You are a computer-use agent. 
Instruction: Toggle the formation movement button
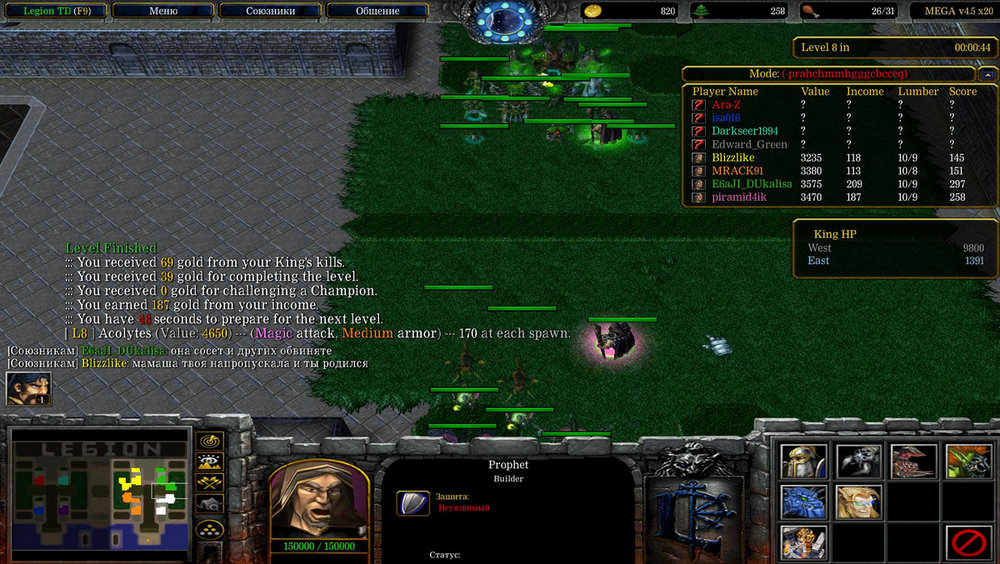[209, 529]
